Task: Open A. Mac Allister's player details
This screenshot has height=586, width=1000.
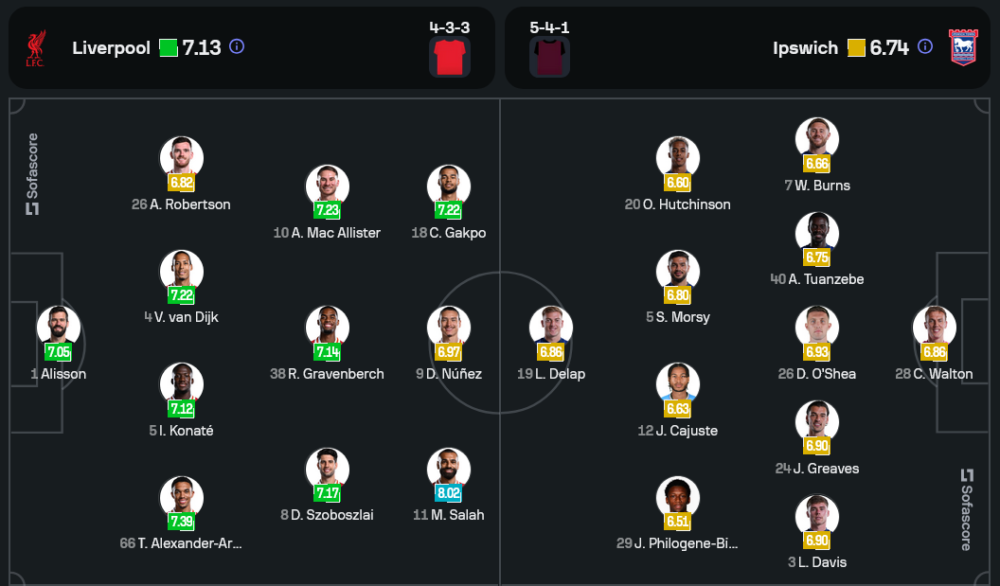Action: [x=327, y=187]
